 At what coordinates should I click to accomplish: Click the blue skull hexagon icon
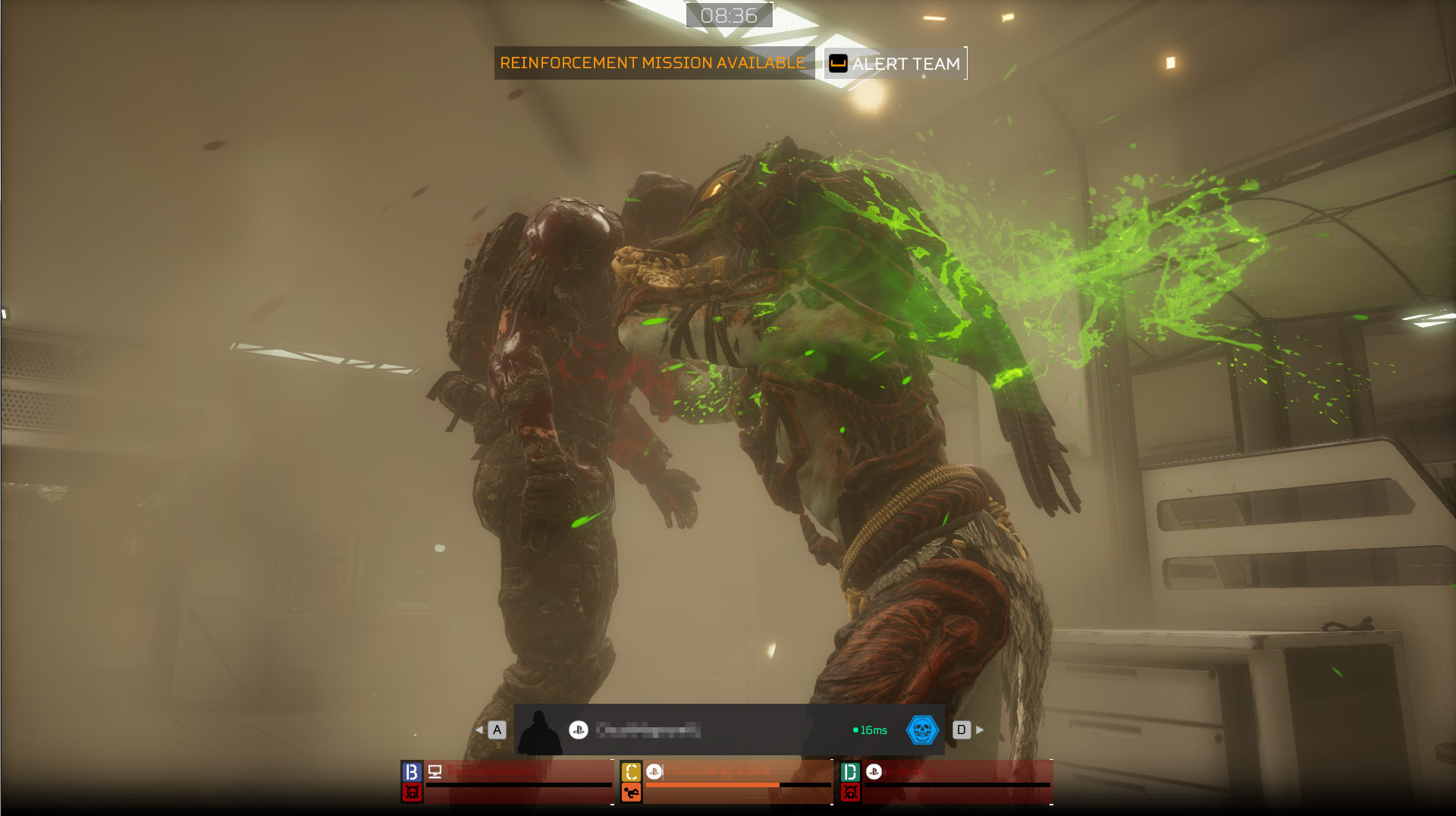(922, 730)
